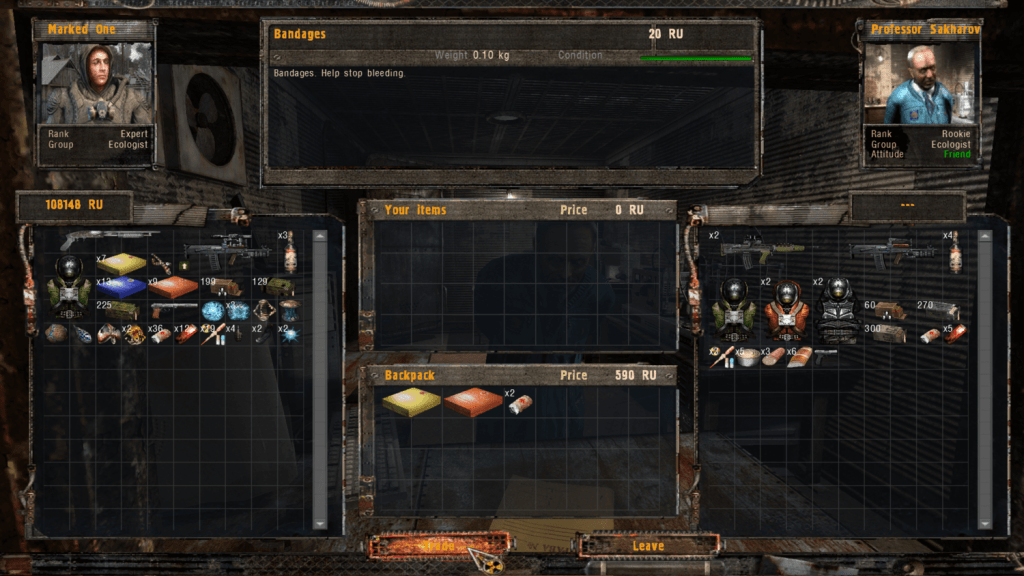1024x576 pixels.
Task: Choose the x3 sausage from Sakharov's stock
Action: (x=773, y=357)
